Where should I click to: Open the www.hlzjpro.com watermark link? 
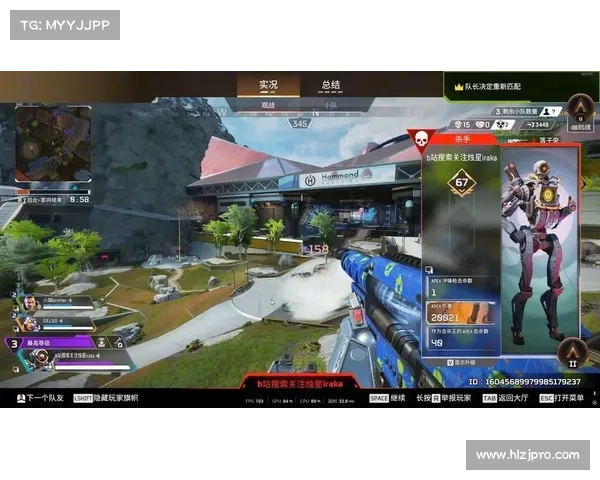[x=527, y=456]
